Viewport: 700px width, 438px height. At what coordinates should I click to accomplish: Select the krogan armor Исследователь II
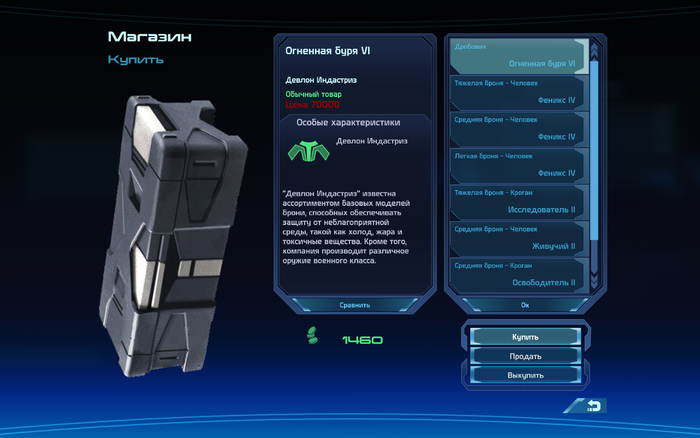click(x=517, y=202)
